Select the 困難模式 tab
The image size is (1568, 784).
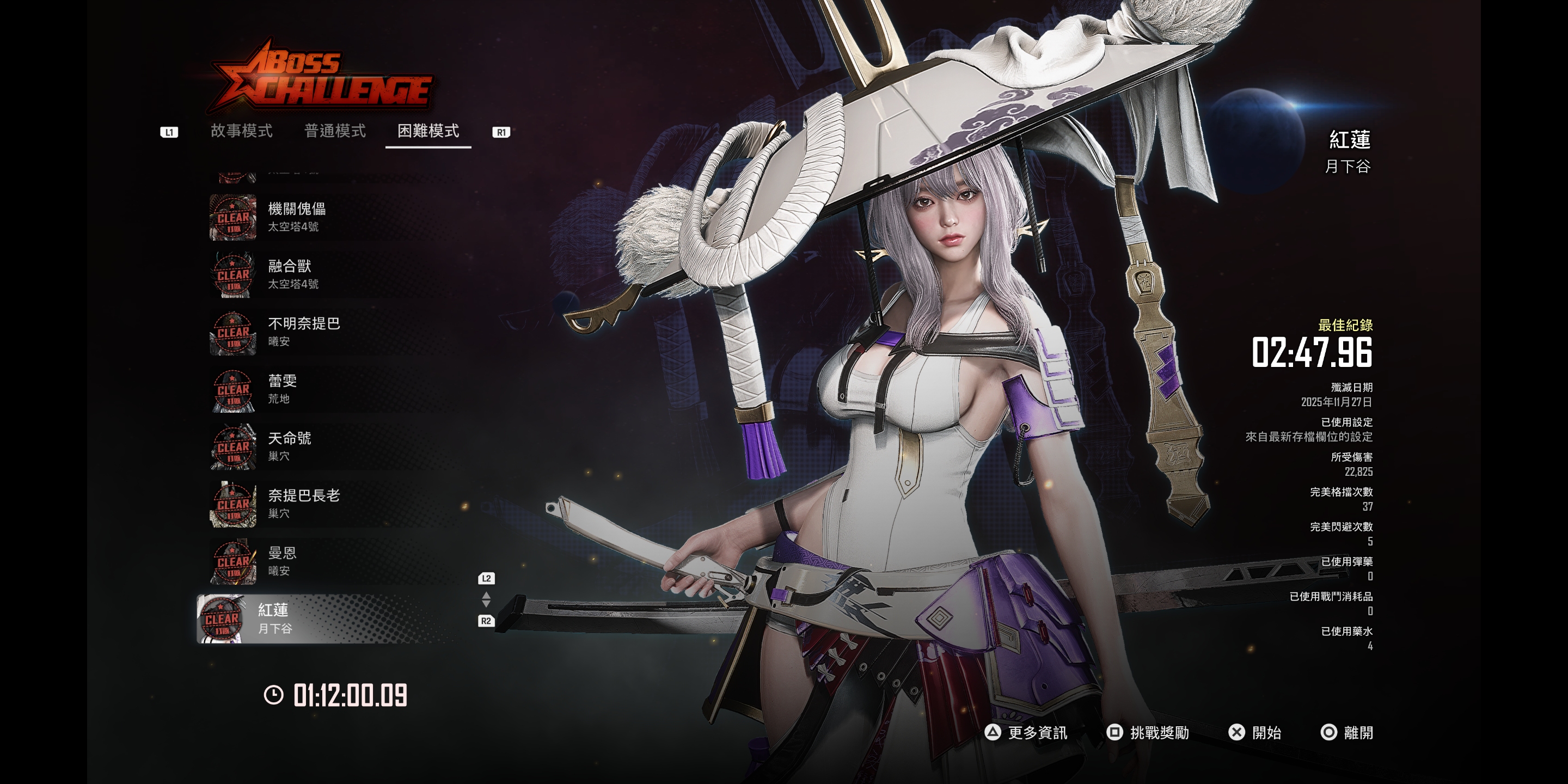[428, 131]
